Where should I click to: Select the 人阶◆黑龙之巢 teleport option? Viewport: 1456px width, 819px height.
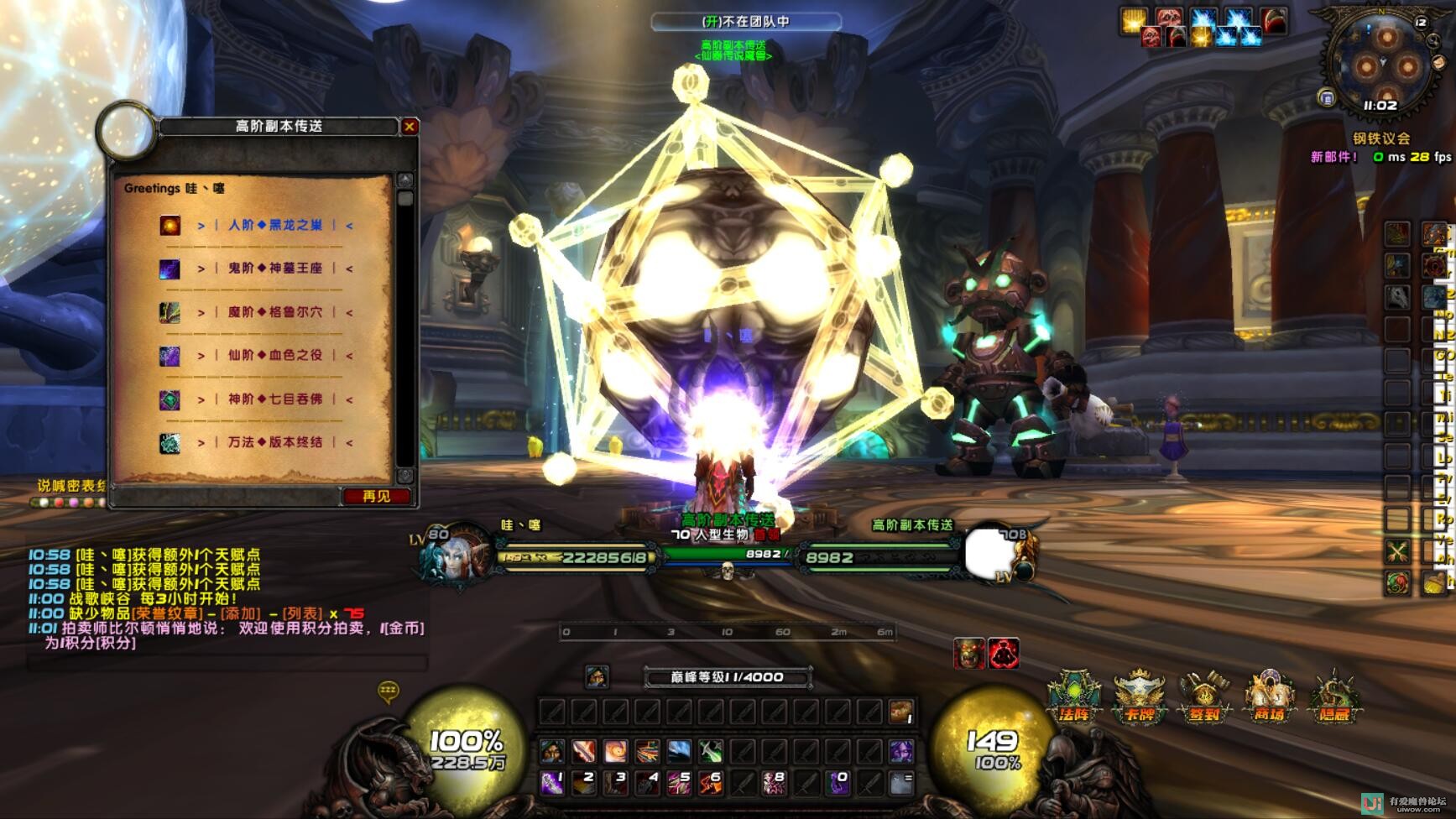[274, 225]
